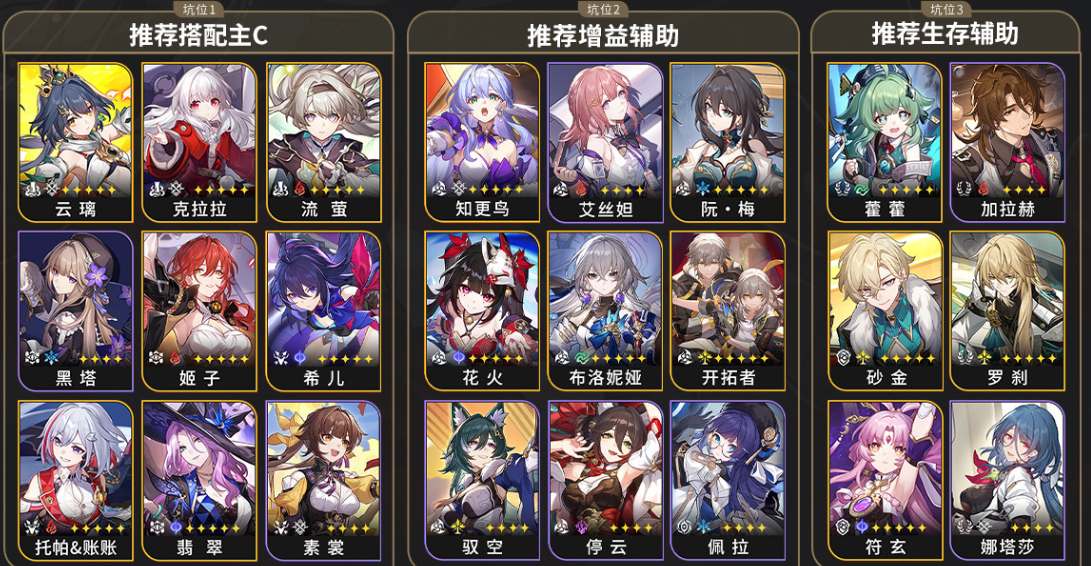Open the 黑塔 character card
This screenshot has height=566, width=1091.
76,309
